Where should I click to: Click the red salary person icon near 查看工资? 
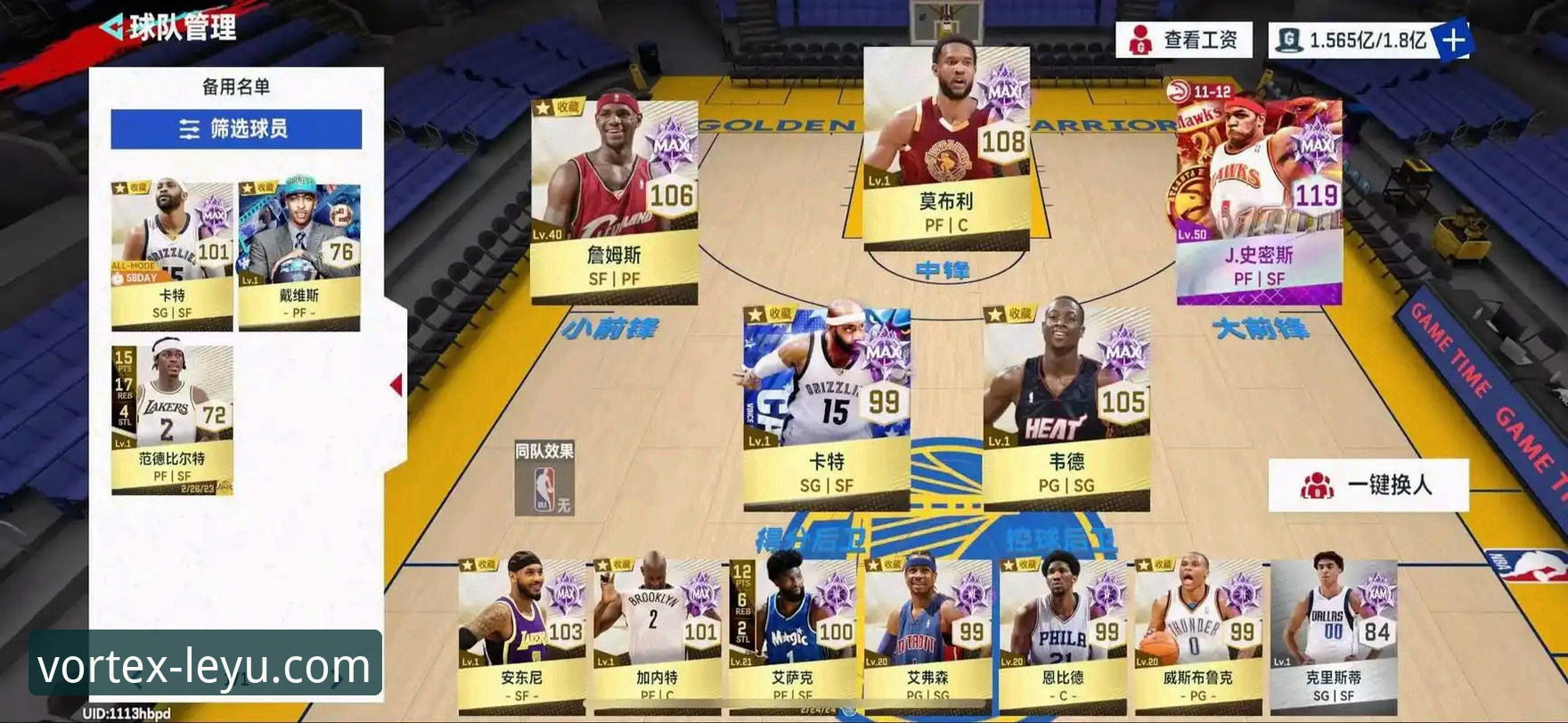coord(1141,38)
